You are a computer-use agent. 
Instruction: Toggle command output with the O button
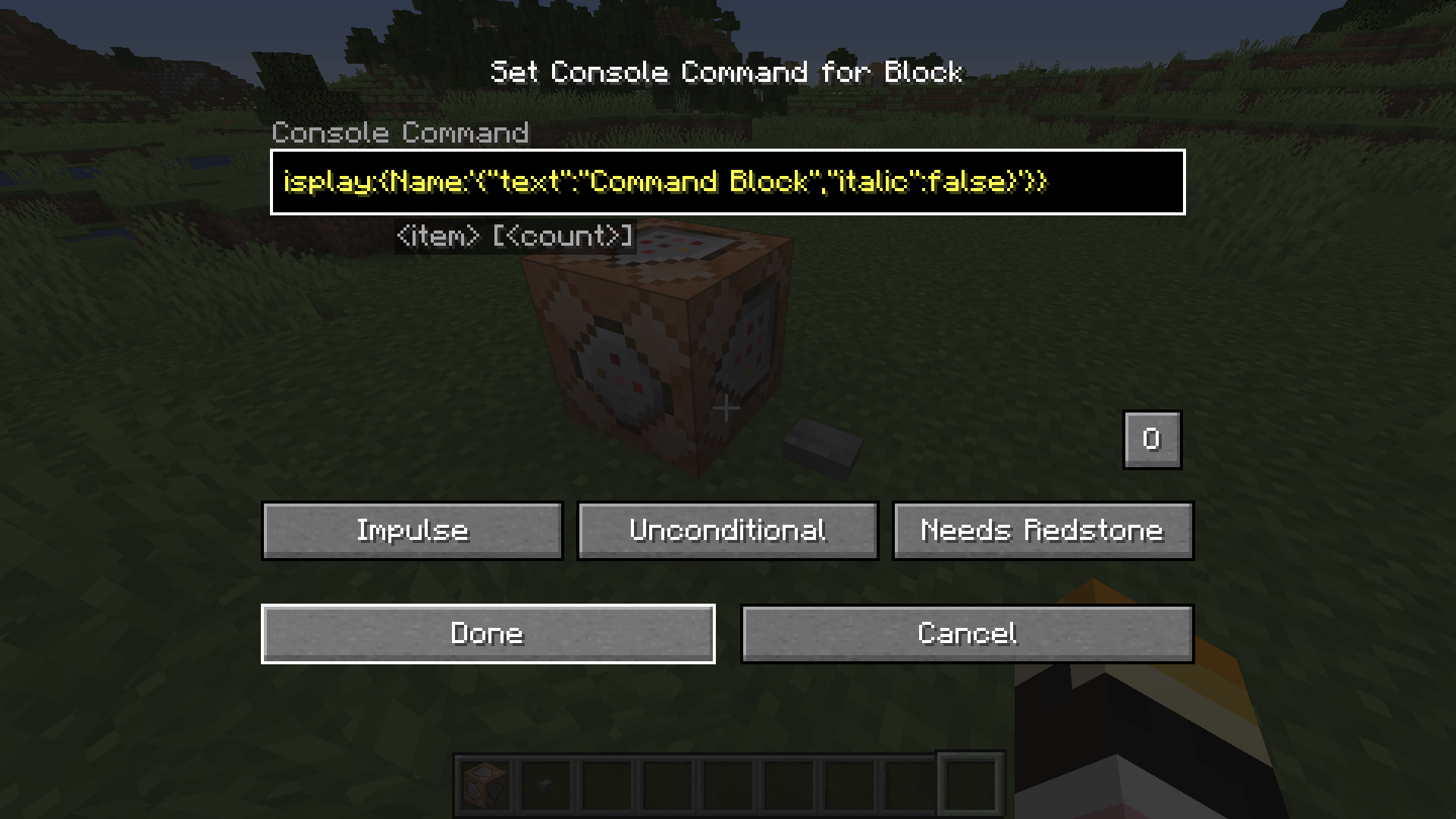click(x=1151, y=440)
